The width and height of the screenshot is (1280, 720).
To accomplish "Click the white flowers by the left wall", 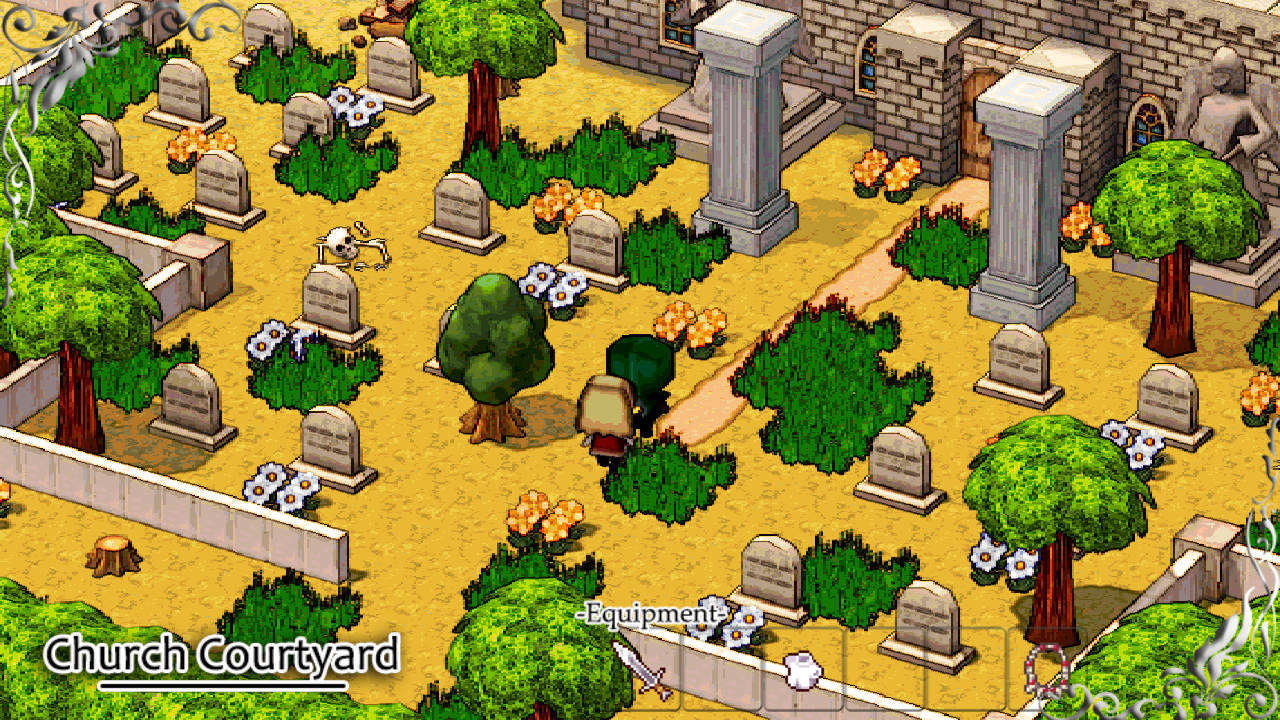I will tap(278, 490).
